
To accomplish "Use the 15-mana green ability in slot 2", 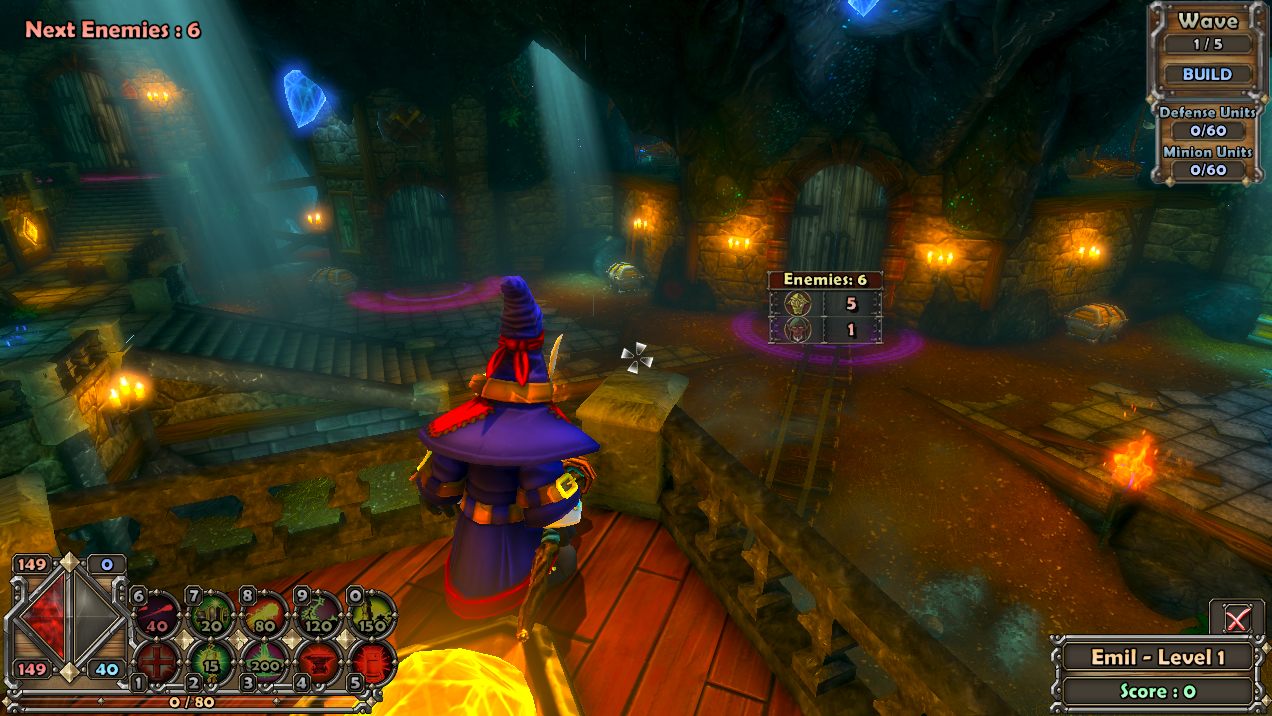I will pos(212,662).
